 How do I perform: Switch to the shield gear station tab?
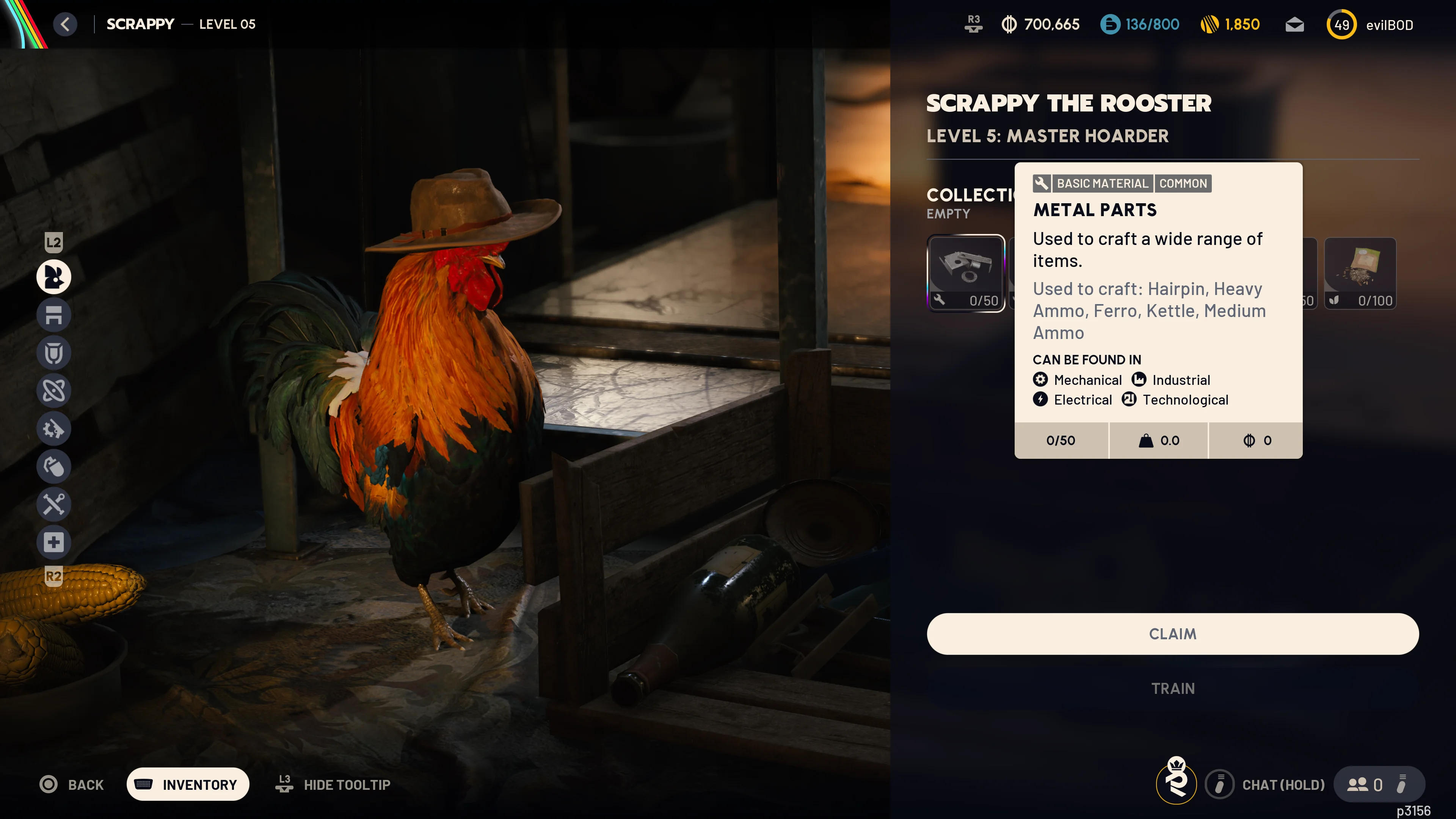tap(54, 353)
